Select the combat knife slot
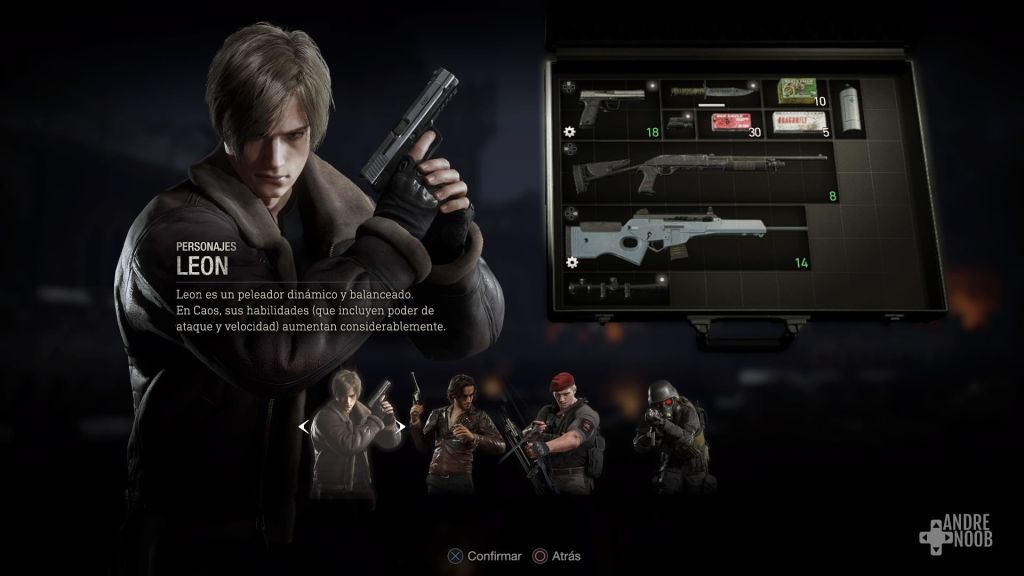This screenshot has height=576, width=1024. click(x=711, y=93)
